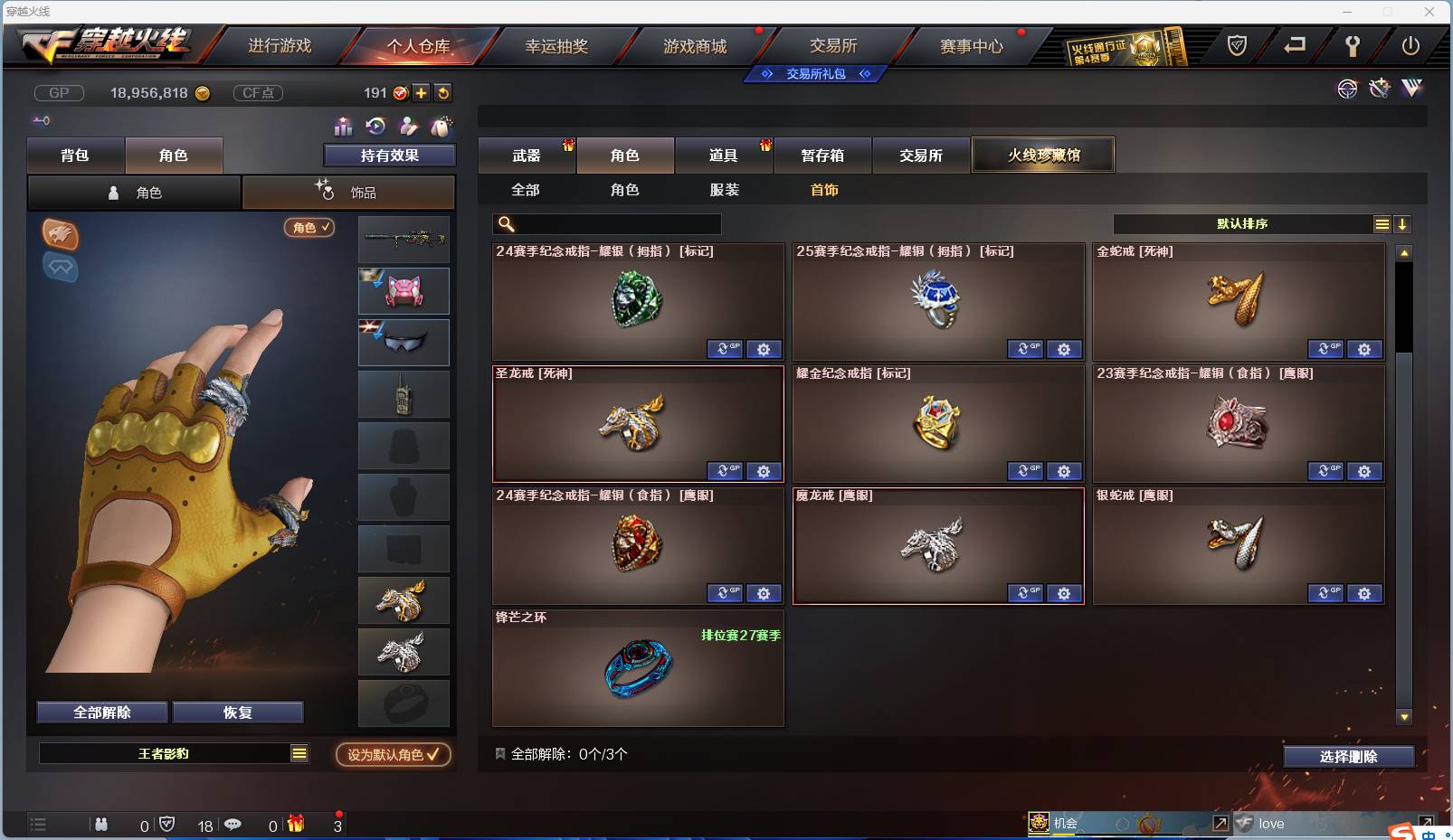Click the shield icon in the top right bar
The image size is (1453, 840).
1237,43
